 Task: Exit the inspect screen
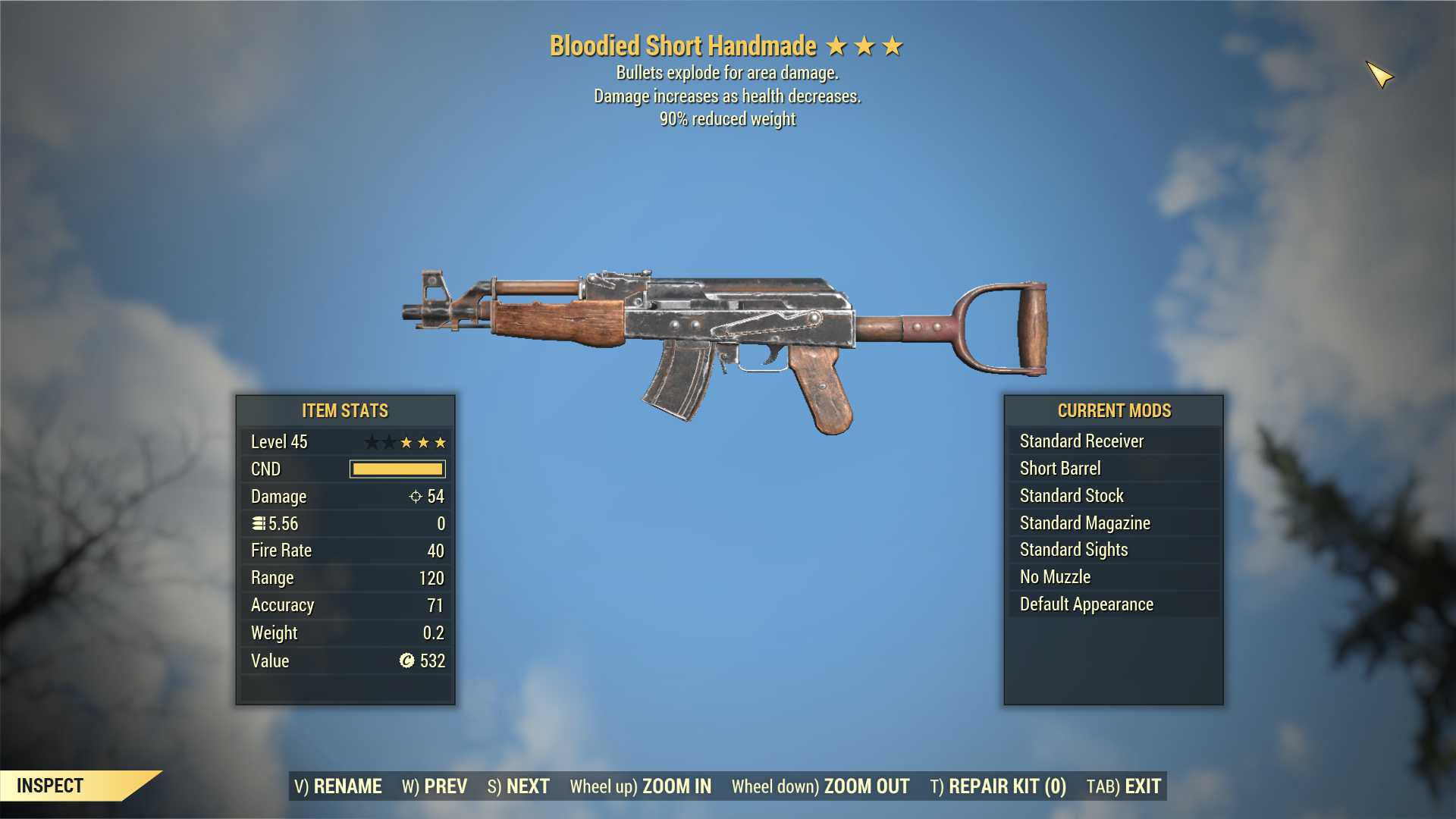[1124, 786]
